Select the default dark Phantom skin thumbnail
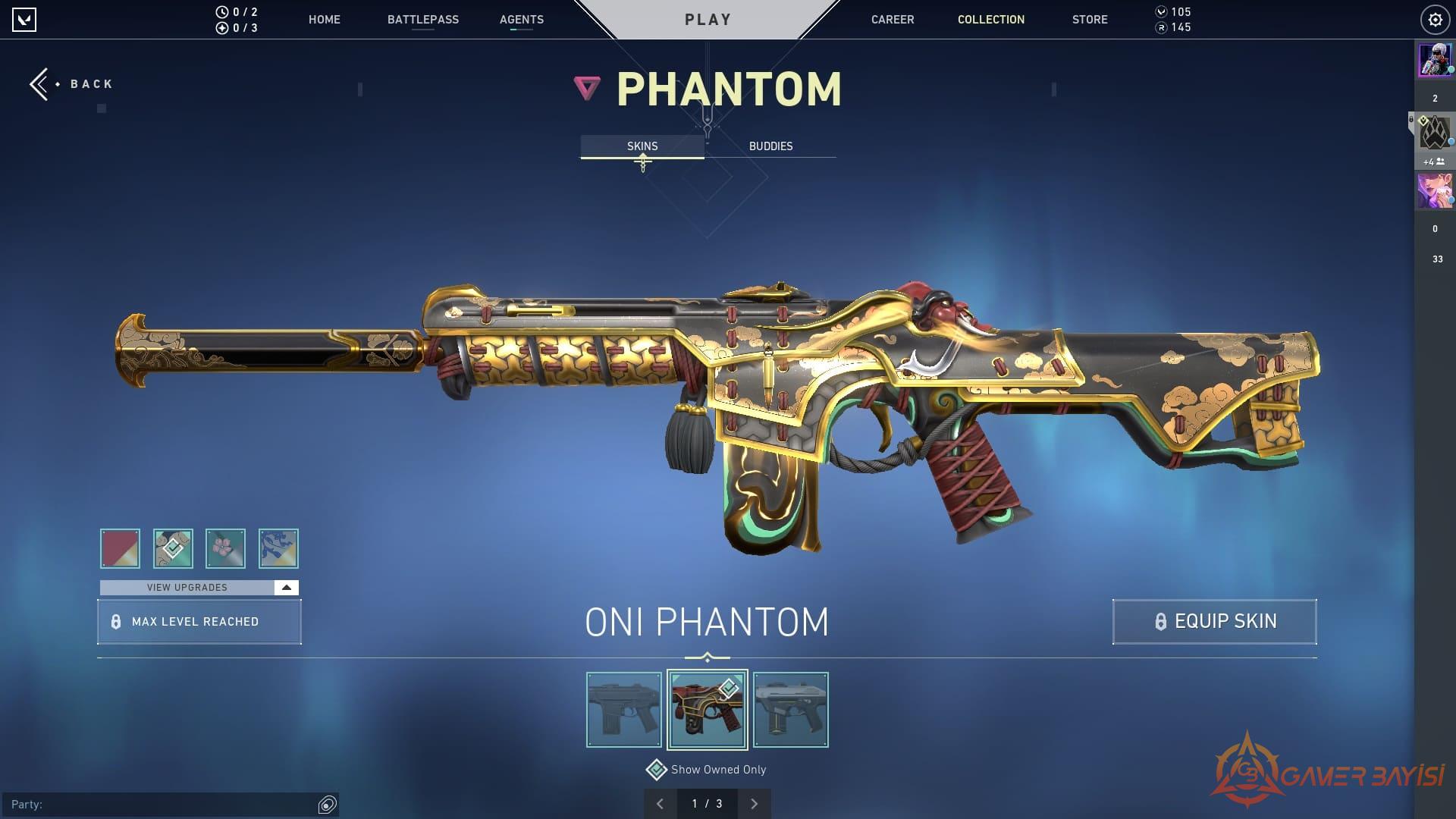The width and height of the screenshot is (1456, 819). tap(623, 710)
